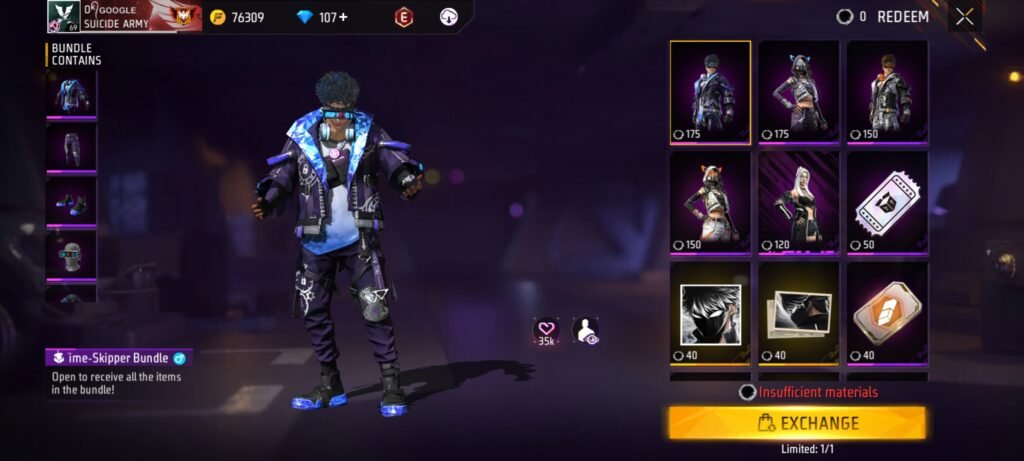This screenshot has height=461, width=1024.
Task: View the pants item in bundle contents
Action: (x=71, y=147)
